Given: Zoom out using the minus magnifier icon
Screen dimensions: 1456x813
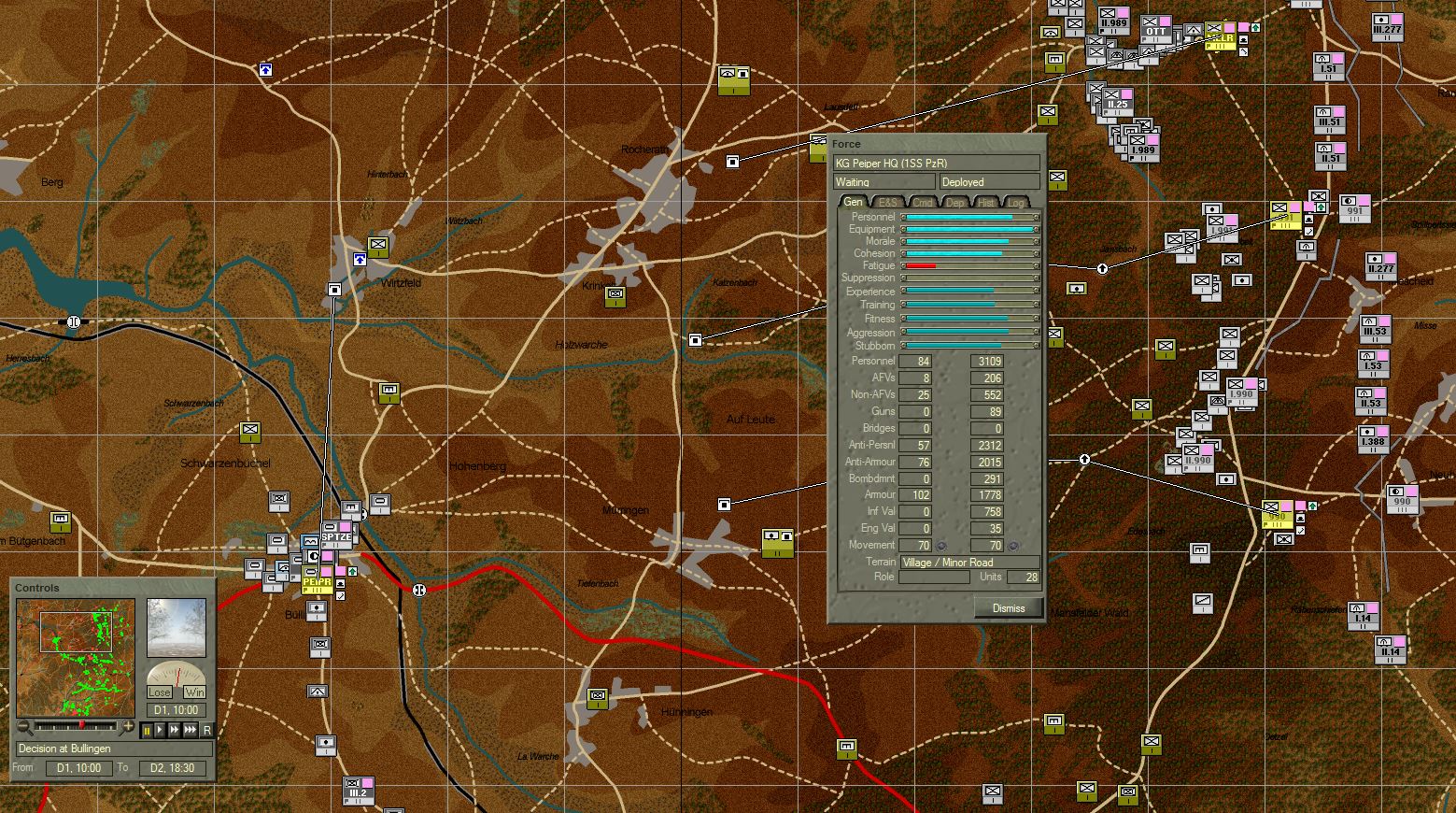Looking at the screenshot, I should click(x=22, y=727).
